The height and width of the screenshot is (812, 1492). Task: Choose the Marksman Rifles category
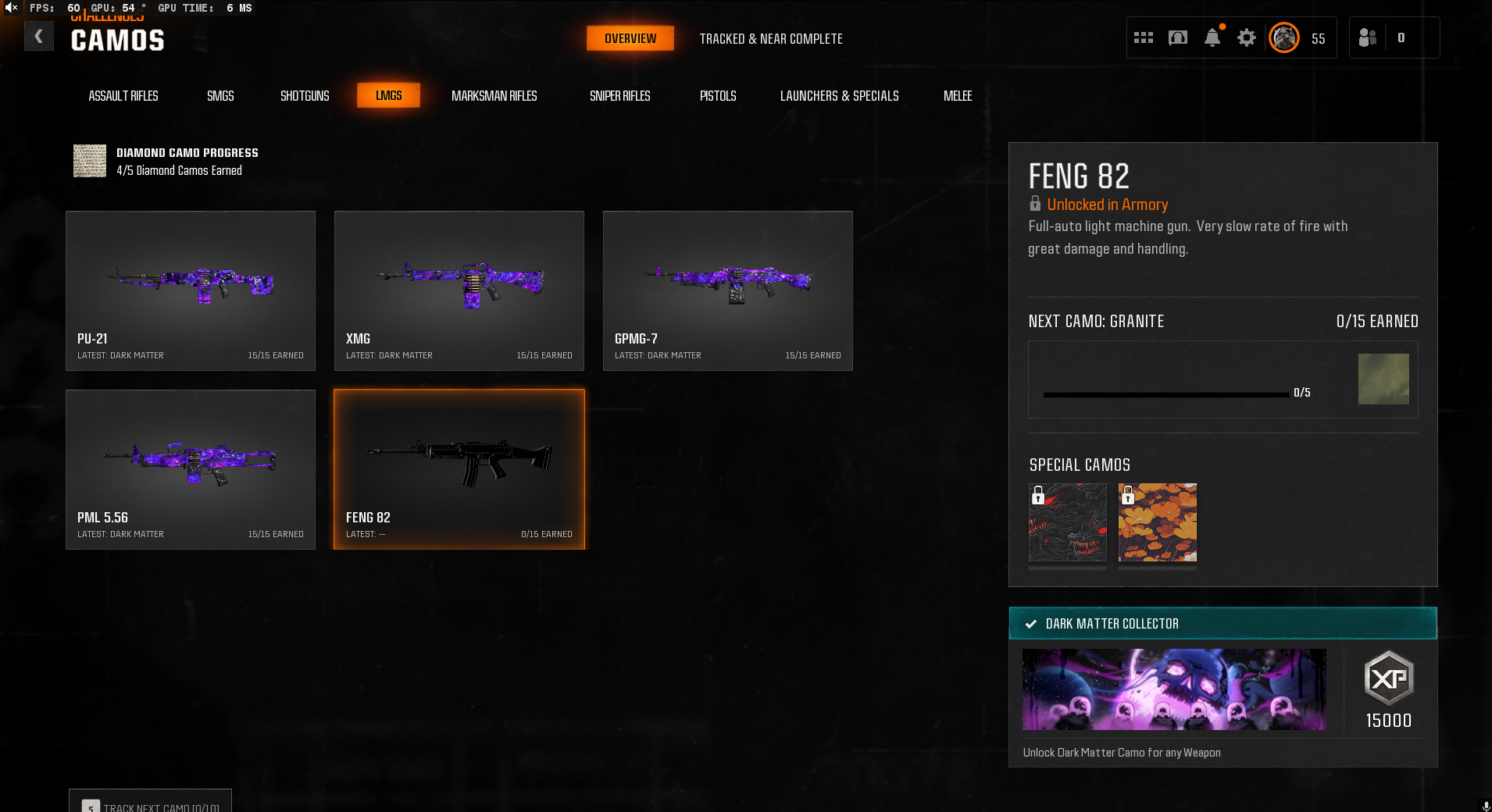pyautogui.click(x=494, y=96)
